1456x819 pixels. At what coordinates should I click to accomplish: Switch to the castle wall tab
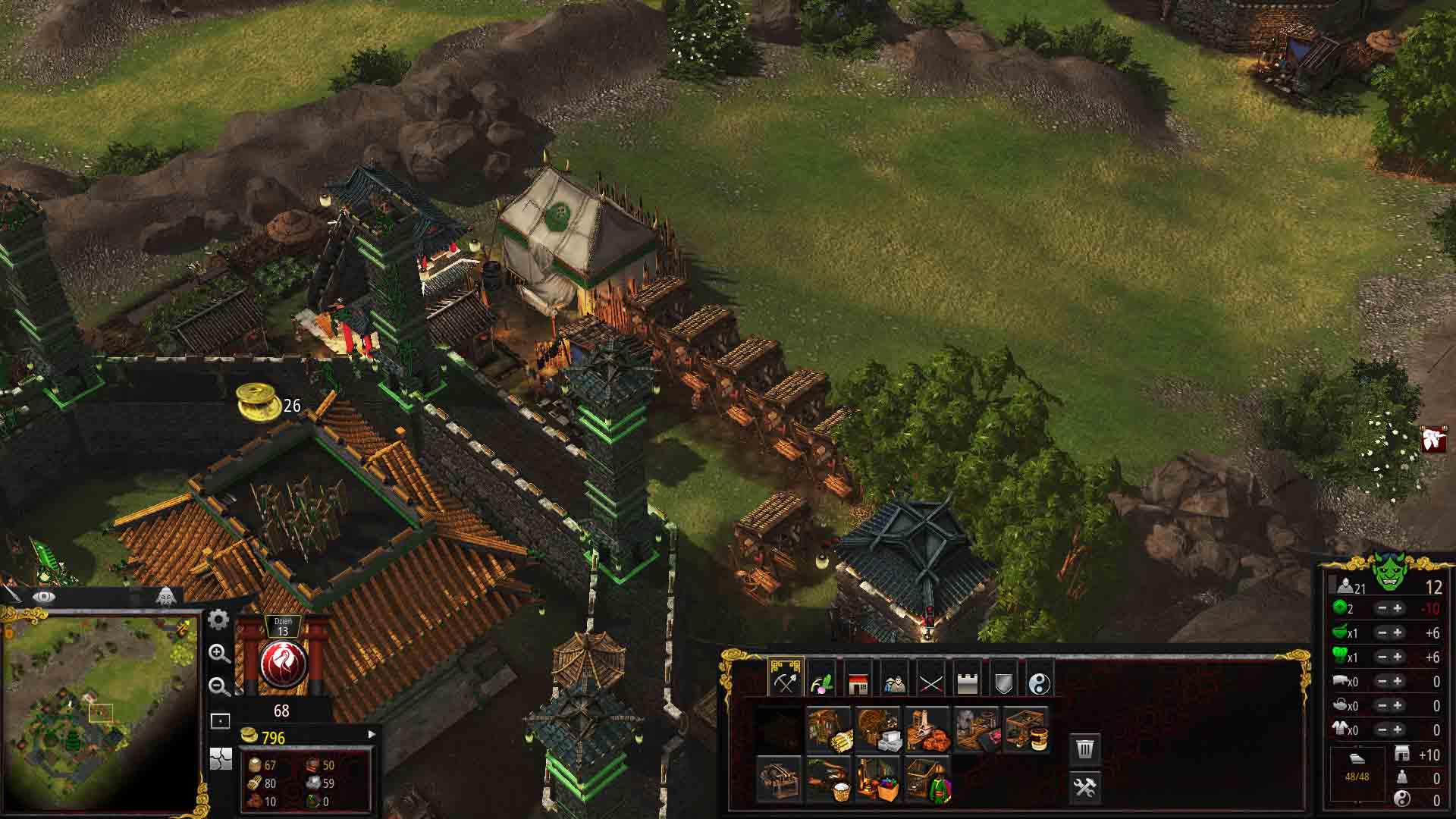coord(967,682)
